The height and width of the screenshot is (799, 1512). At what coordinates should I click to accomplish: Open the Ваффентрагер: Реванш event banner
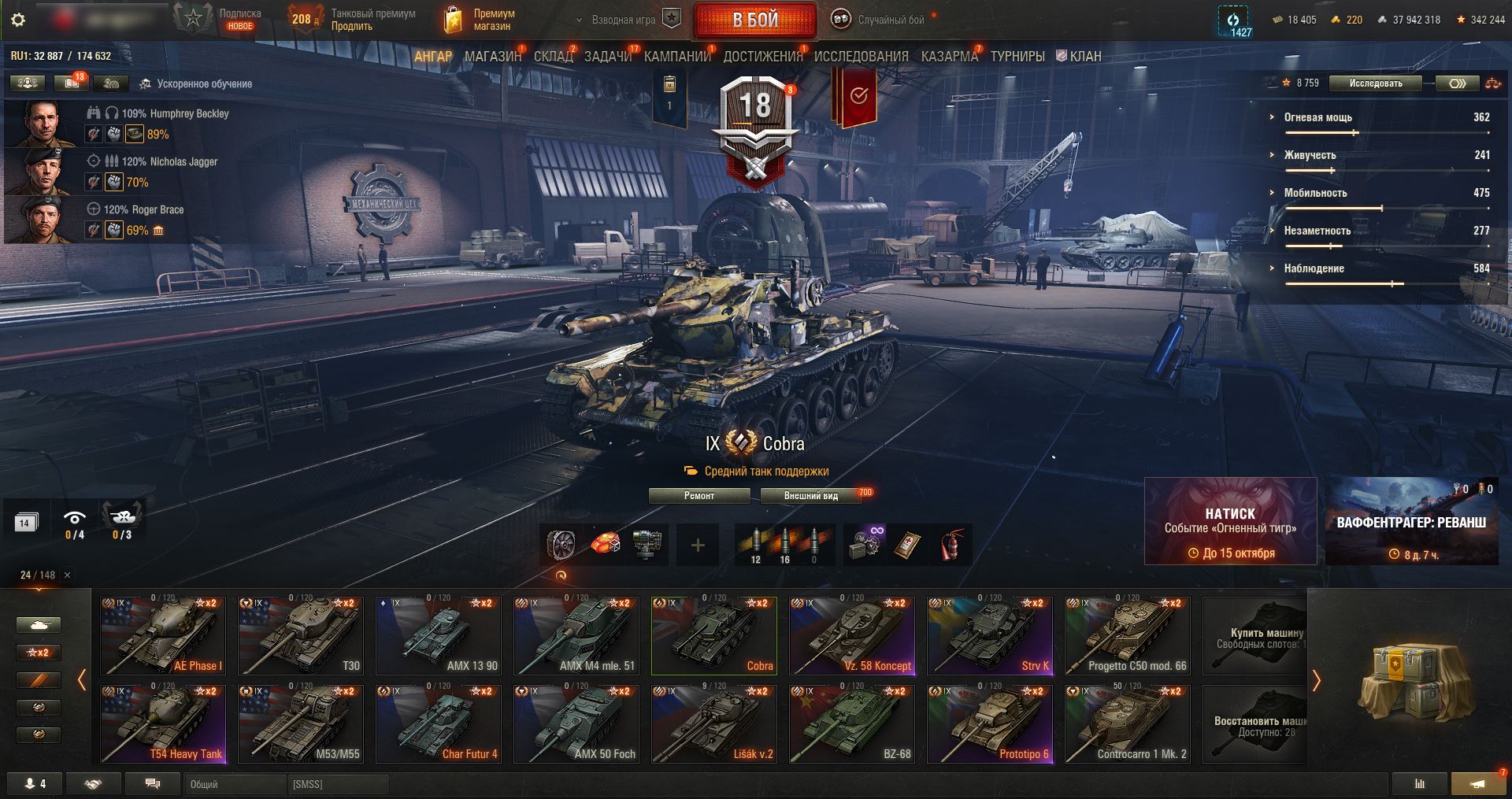pyautogui.click(x=1411, y=521)
